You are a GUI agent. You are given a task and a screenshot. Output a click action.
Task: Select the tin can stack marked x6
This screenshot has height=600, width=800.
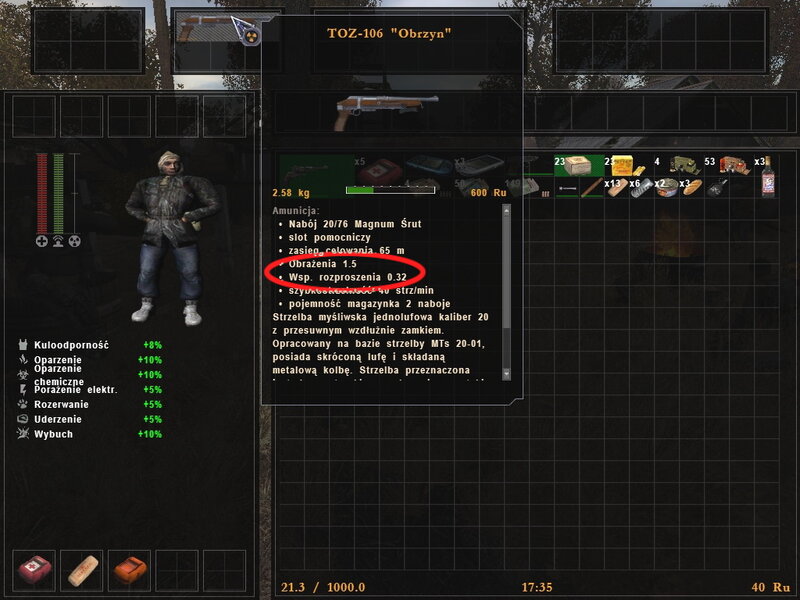click(x=641, y=187)
